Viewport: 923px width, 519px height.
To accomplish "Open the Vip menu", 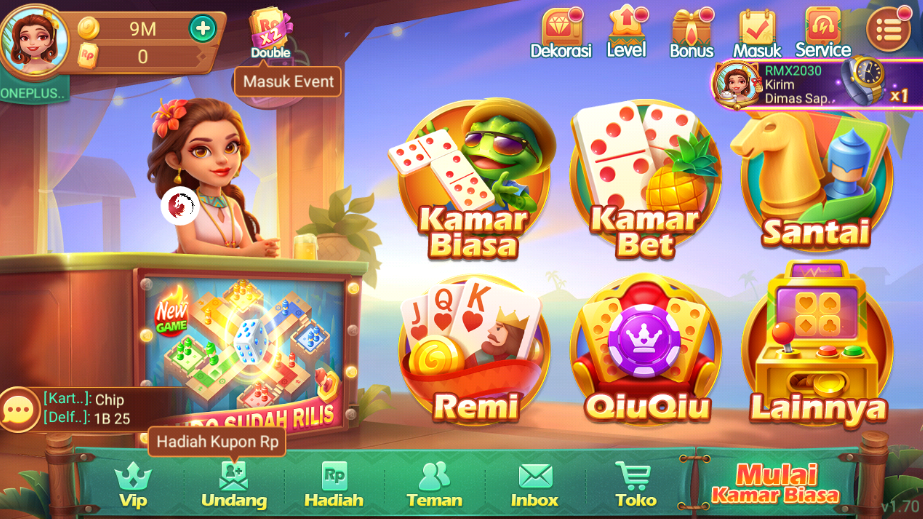I will tap(133, 484).
